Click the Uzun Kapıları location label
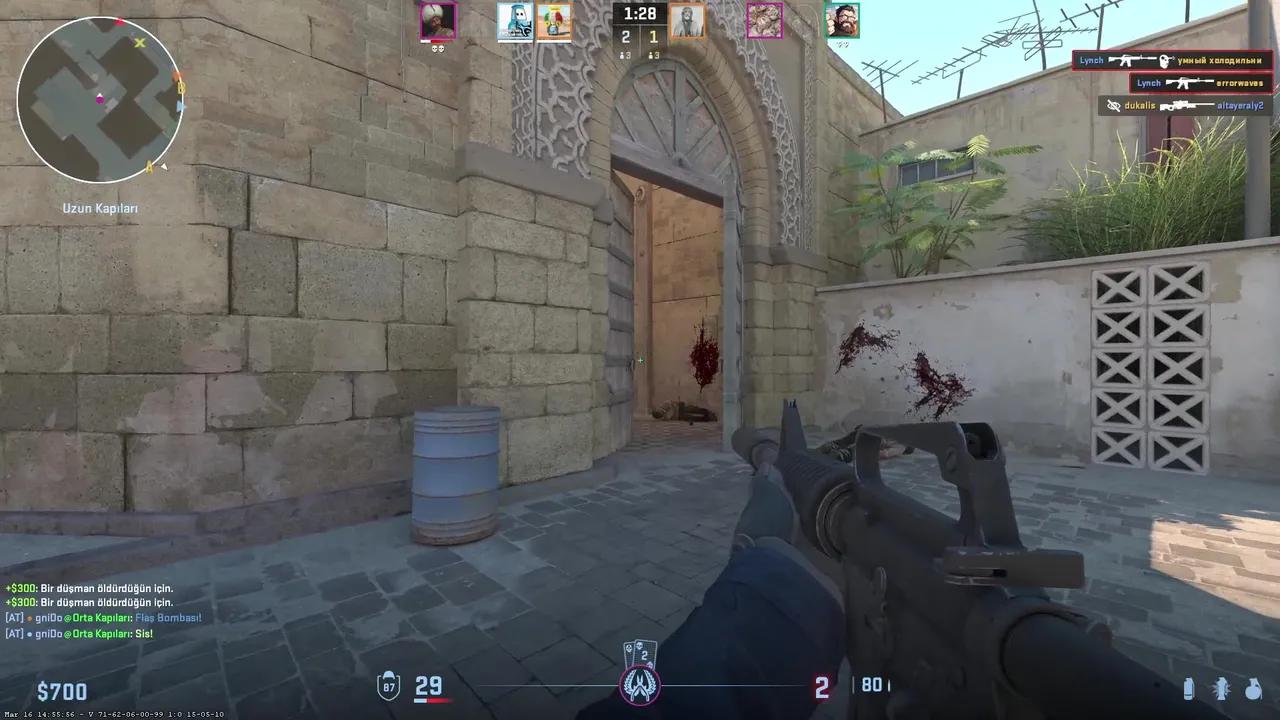1280x720 pixels. pyautogui.click(x=98, y=207)
